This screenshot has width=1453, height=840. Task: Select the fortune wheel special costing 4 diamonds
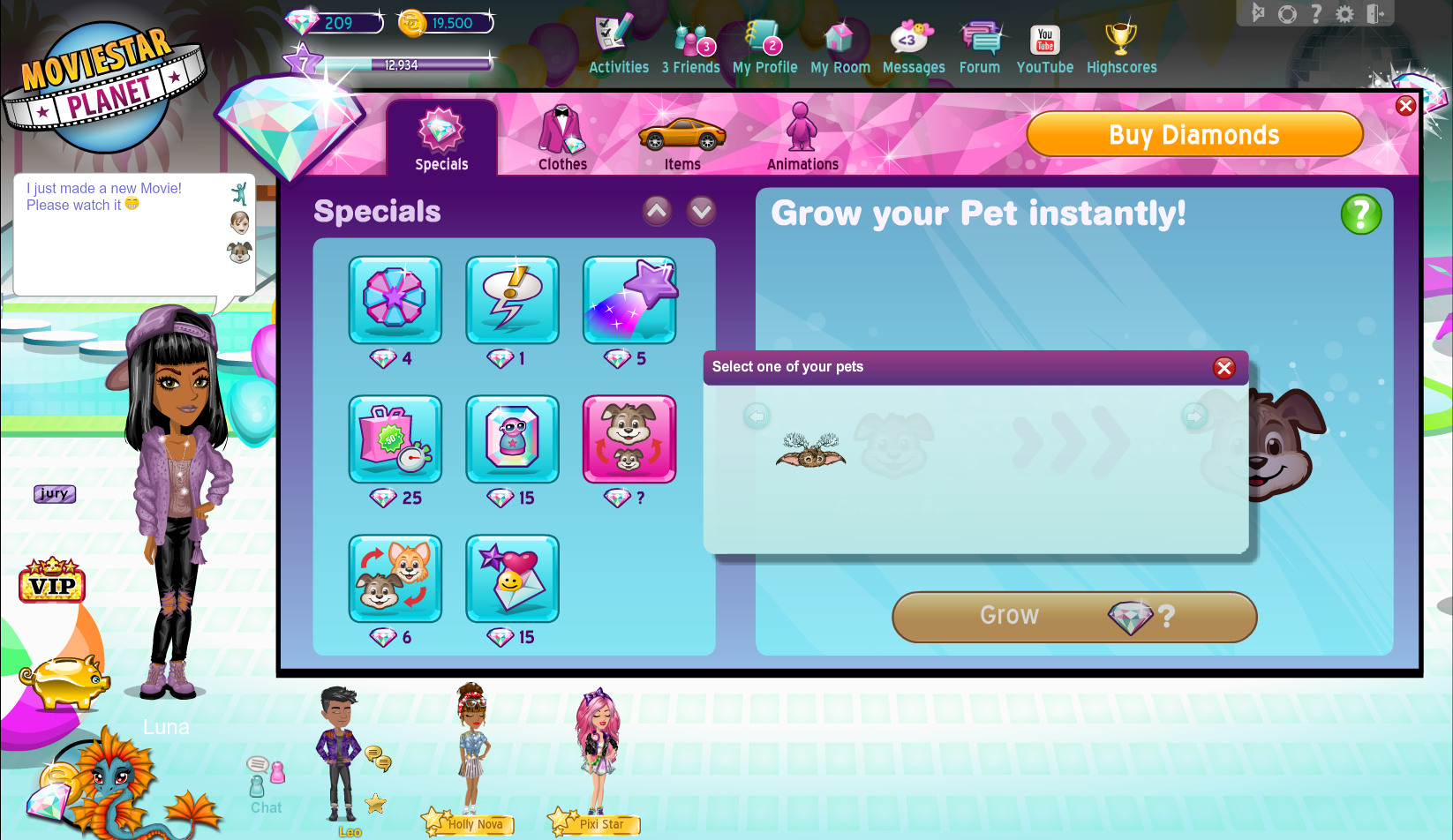click(x=395, y=300)
